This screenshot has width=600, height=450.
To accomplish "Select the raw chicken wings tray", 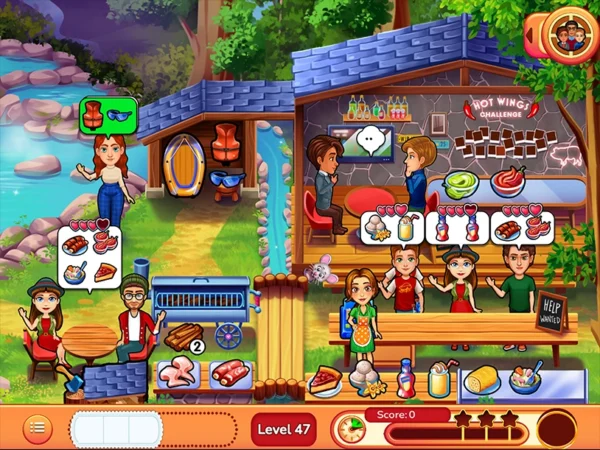I will click(180, 374).
